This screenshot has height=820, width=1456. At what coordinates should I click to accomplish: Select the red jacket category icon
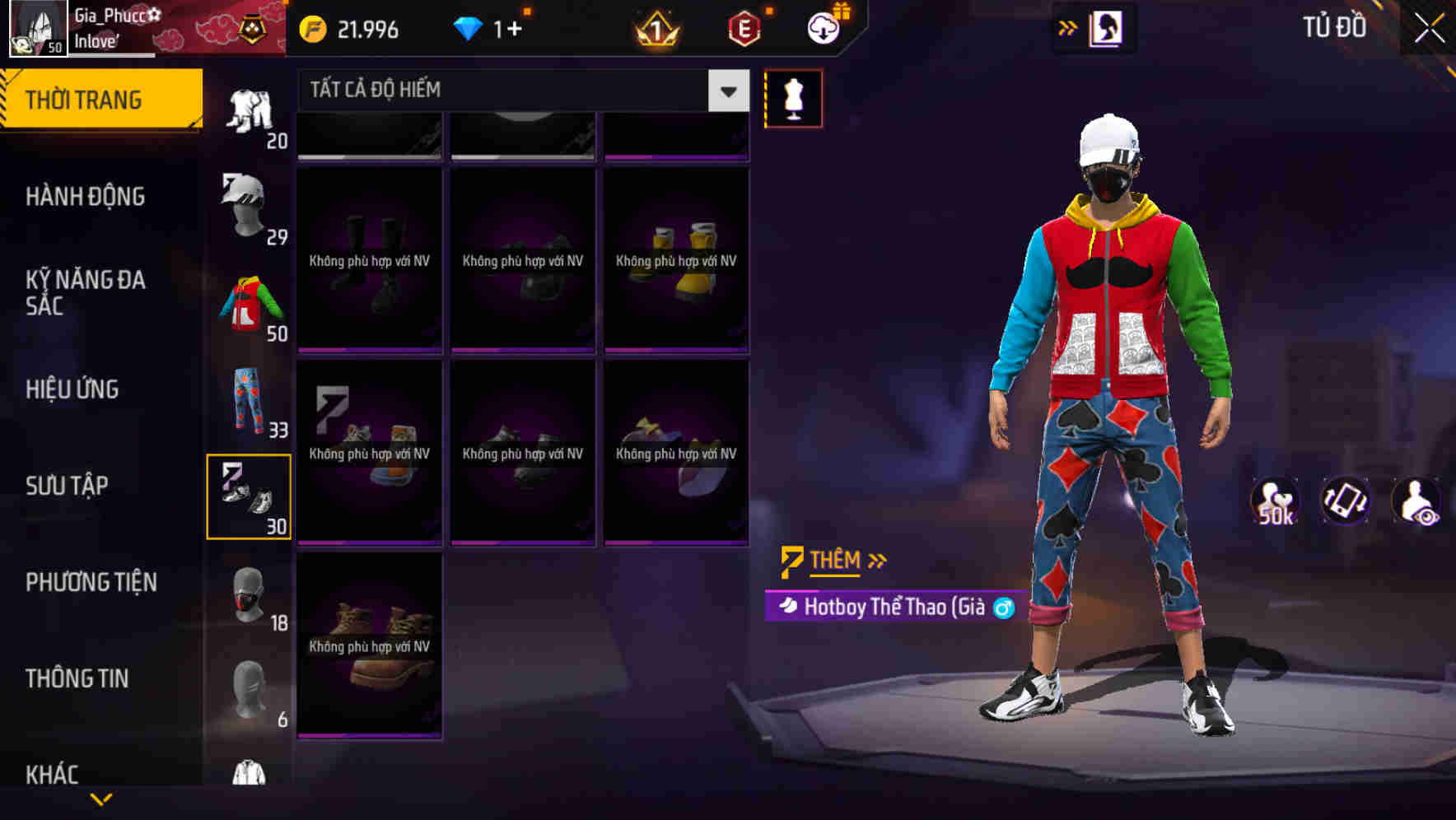pyautogui.click(x=251, y=305)
